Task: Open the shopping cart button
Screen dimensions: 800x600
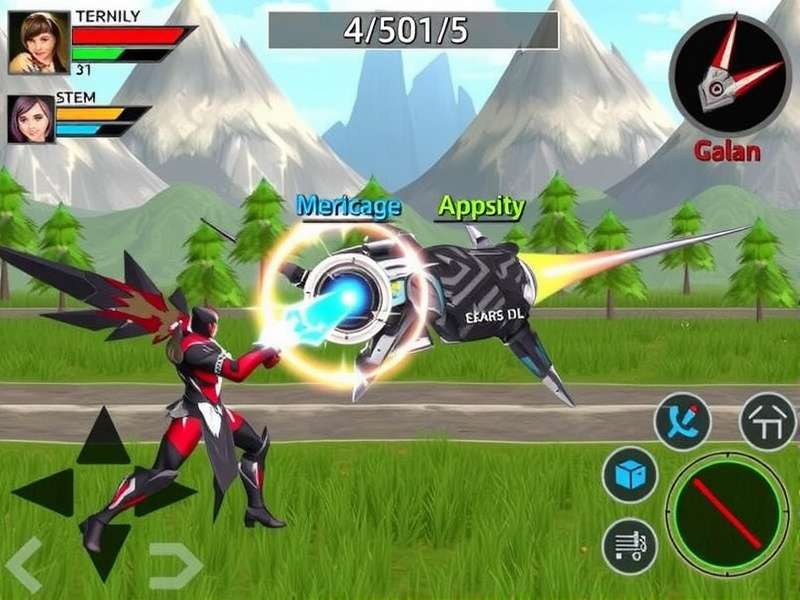Action: click(x=629, y=545)
